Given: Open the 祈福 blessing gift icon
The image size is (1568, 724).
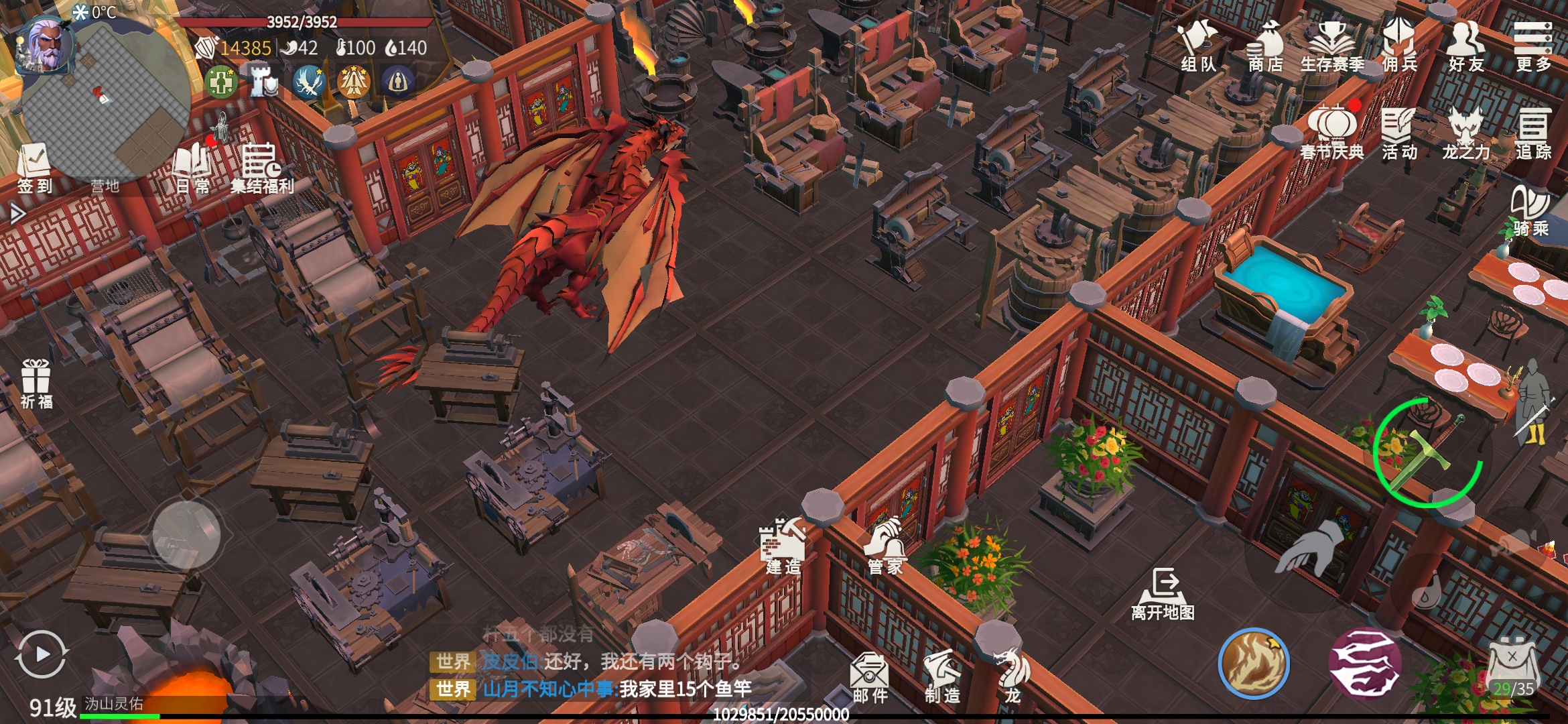Looking at the screenshot, I should tap(36, 383).
